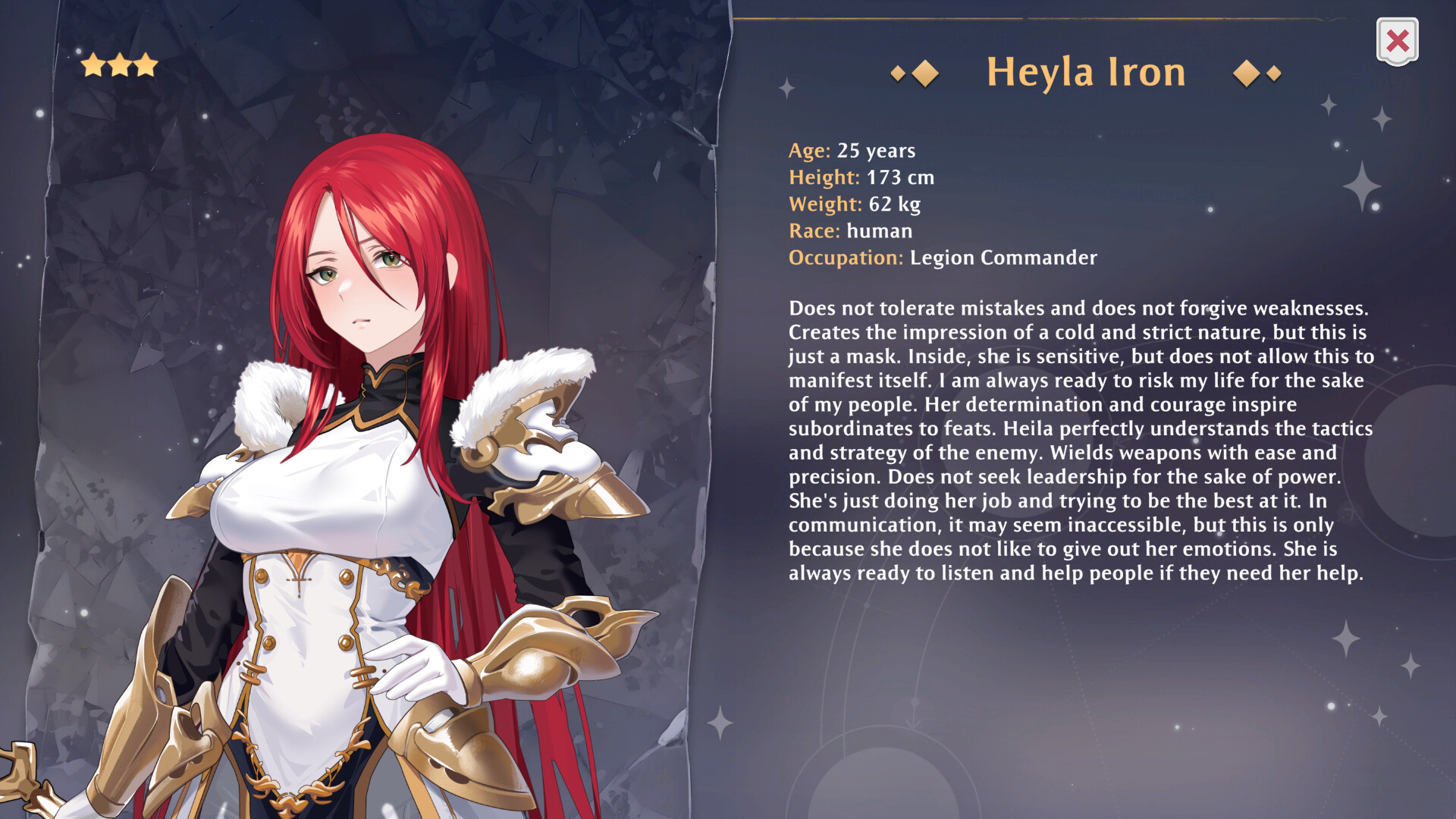Open the Race info entry
Viewport: 1456px width, 819px height.
[849, 231]
